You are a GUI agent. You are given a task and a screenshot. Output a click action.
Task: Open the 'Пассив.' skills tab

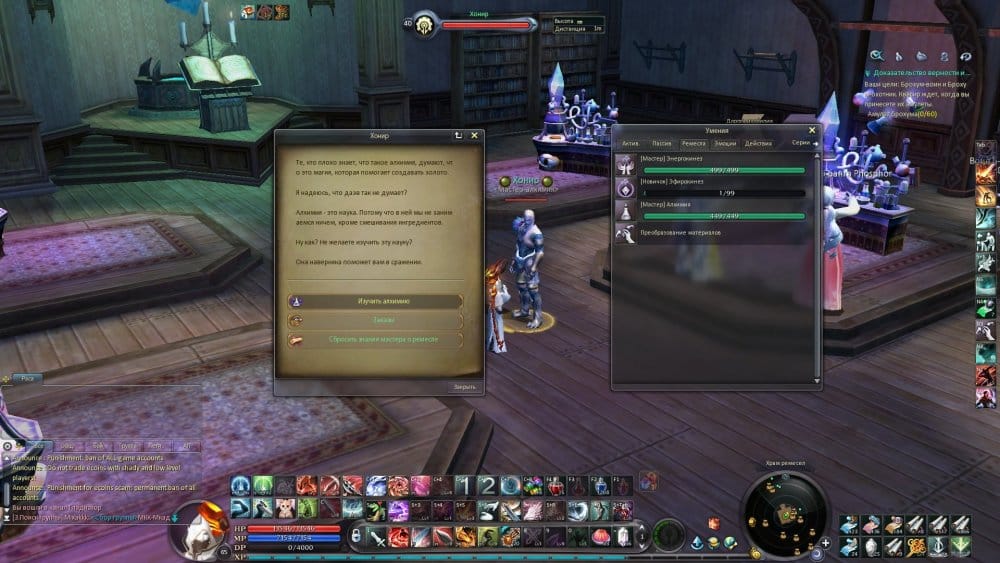coord(662,144)
